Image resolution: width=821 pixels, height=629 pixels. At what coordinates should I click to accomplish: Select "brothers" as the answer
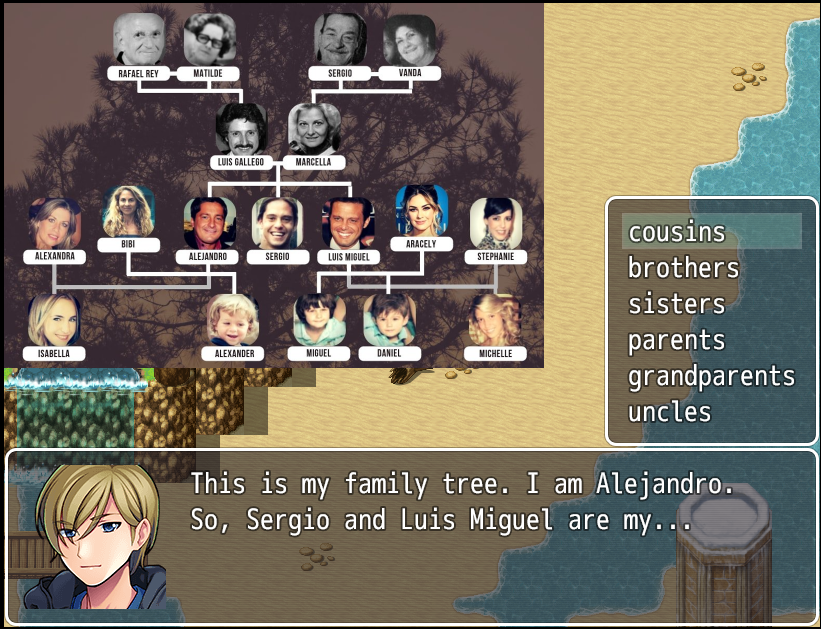(x=683, y=268)
